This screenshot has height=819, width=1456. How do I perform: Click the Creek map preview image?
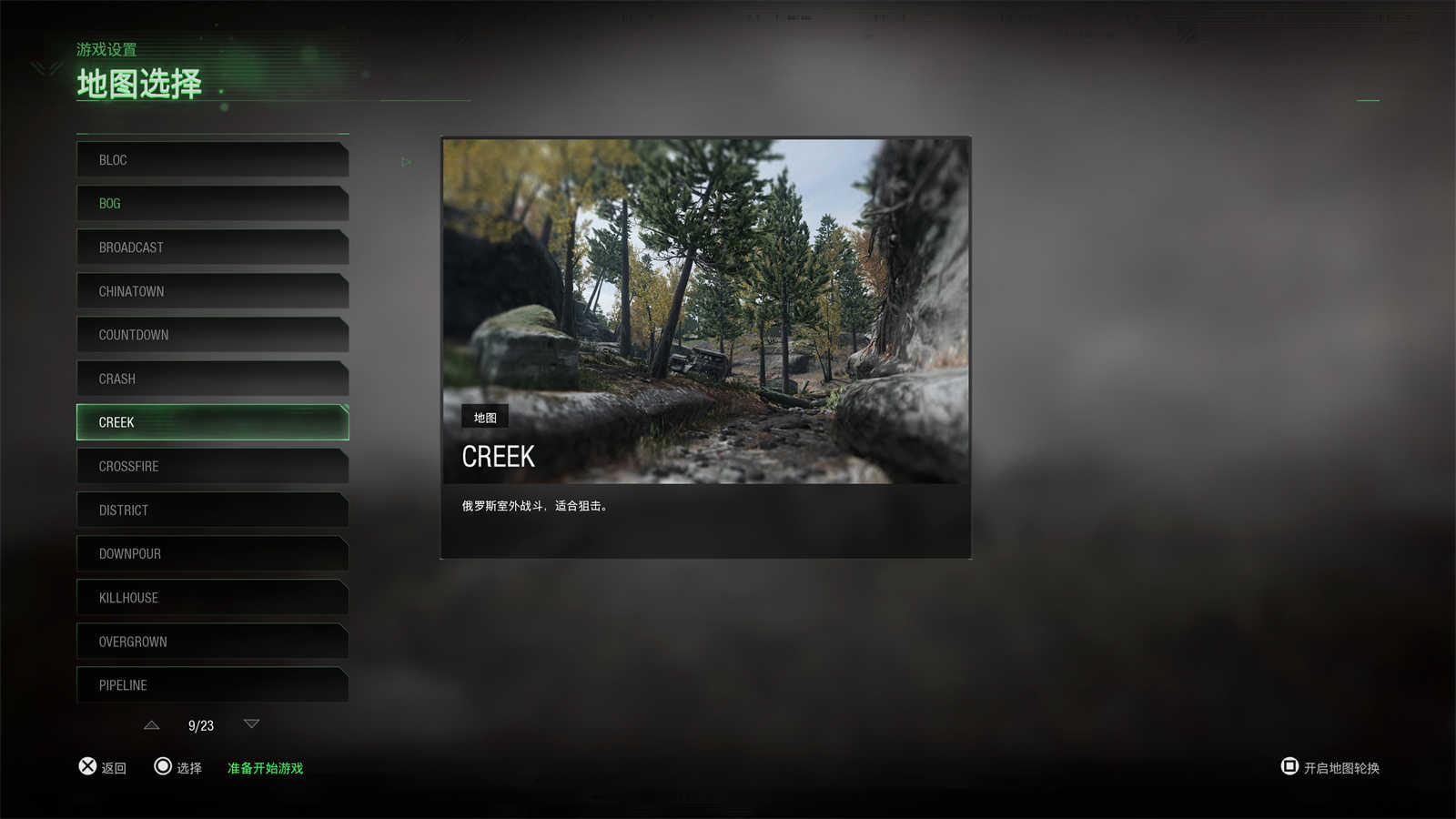705,310
